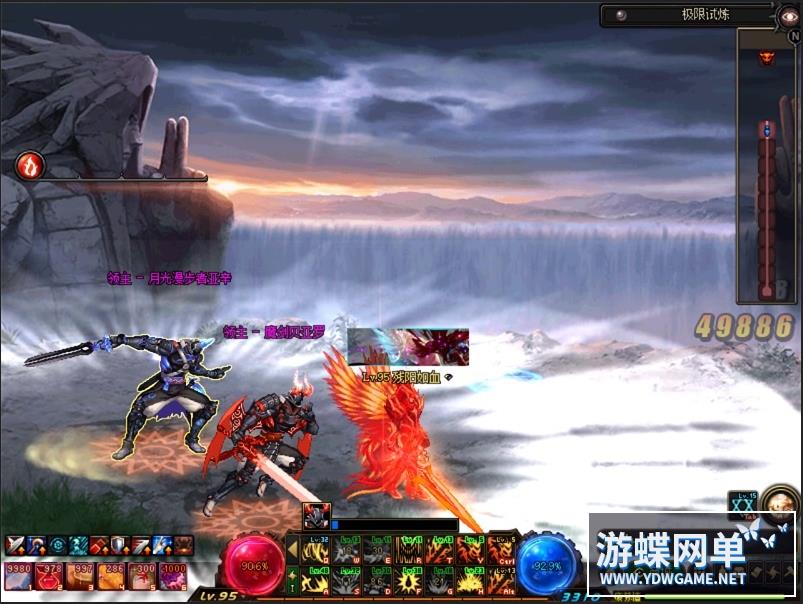Use the quick-slot item labeled 9980

click(18, 576)
